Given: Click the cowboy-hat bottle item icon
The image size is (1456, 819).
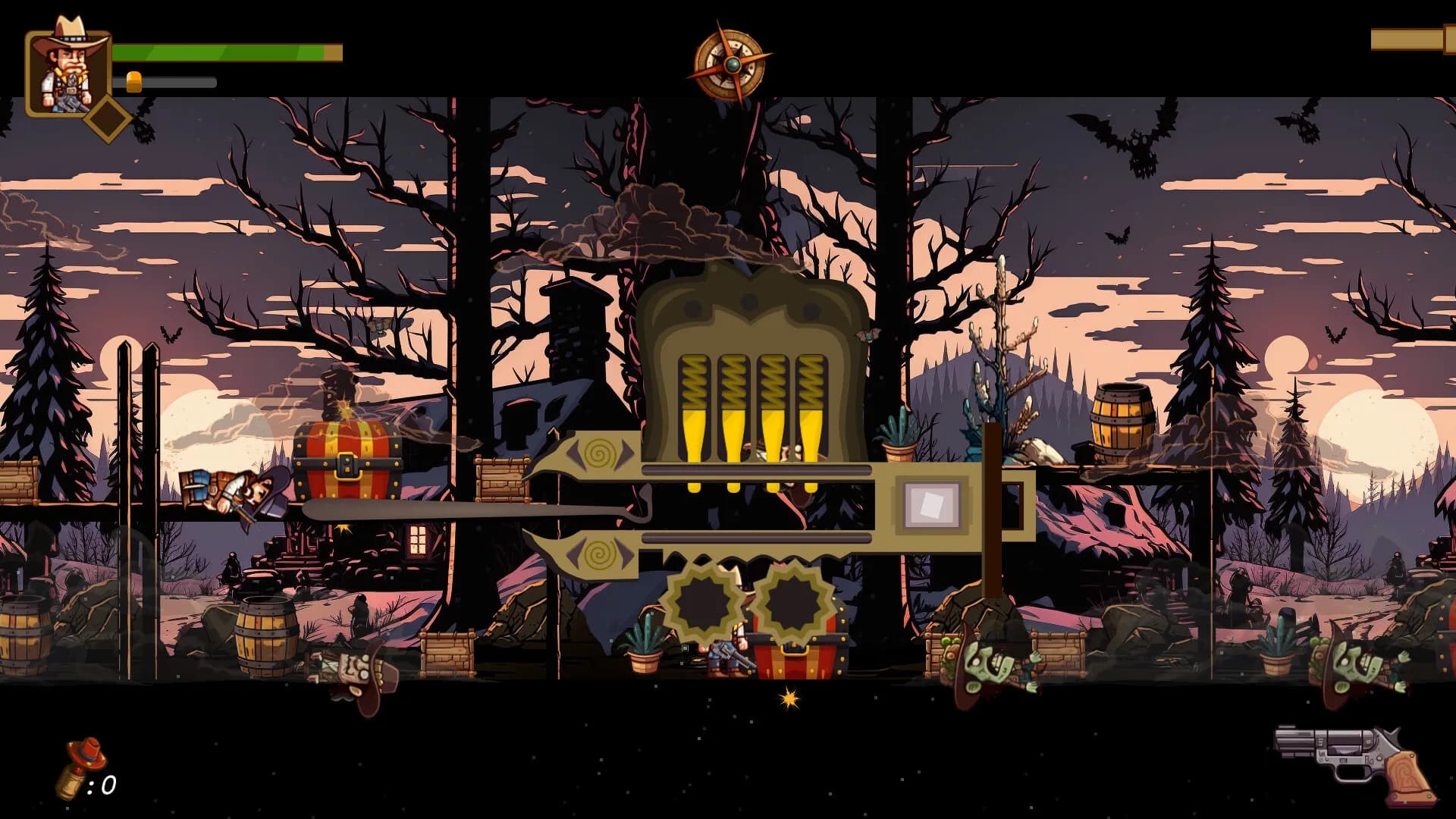Looking at the screenshot, I should (x=83, y=767).
